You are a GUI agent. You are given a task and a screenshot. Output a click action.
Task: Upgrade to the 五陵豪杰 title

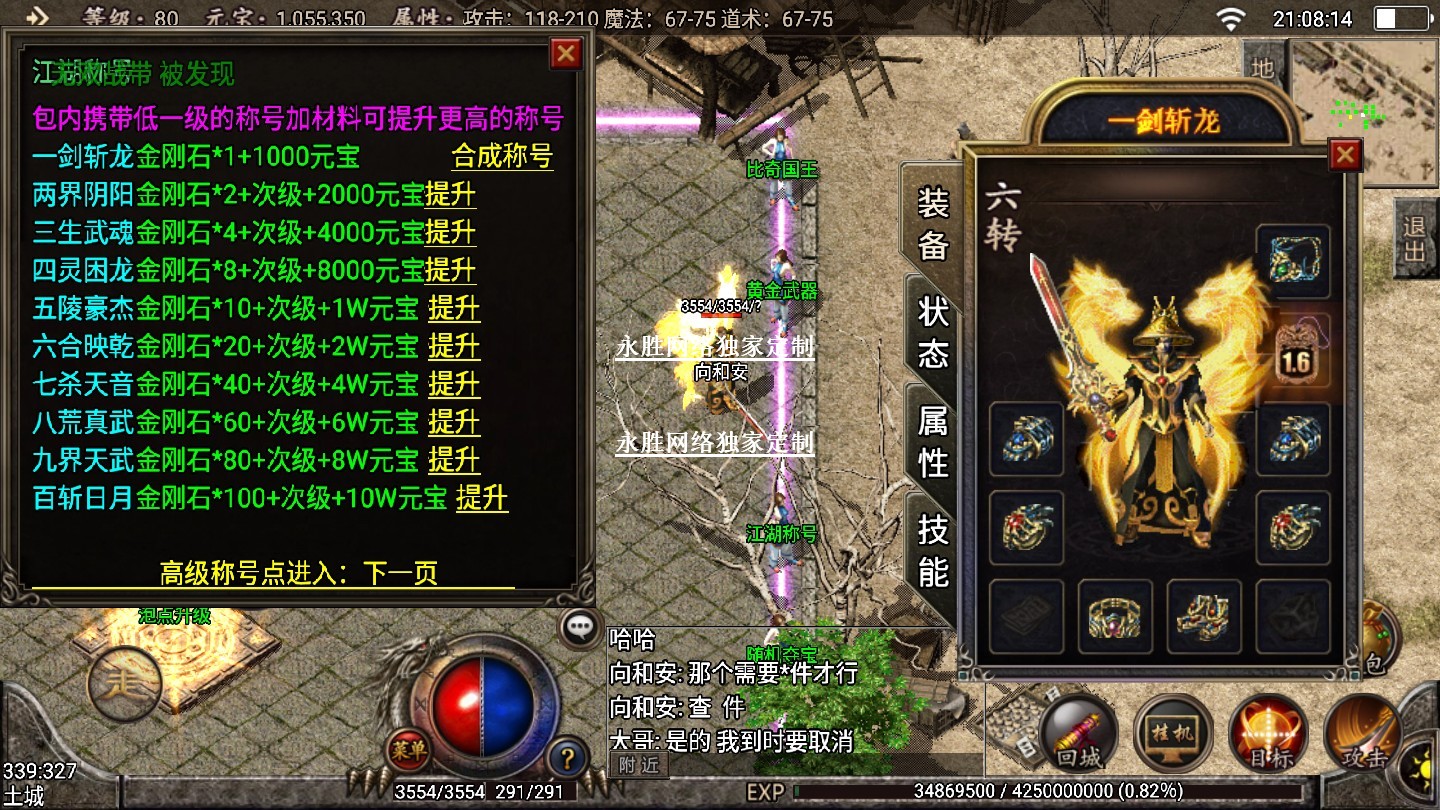tap(454, 308)
